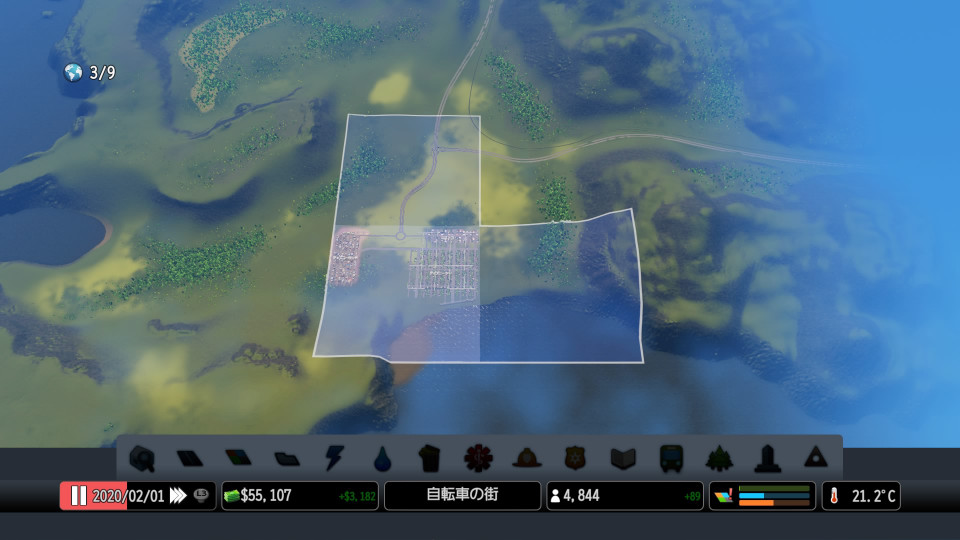
Task: Open the Education book menu
Action: (623, 458)
